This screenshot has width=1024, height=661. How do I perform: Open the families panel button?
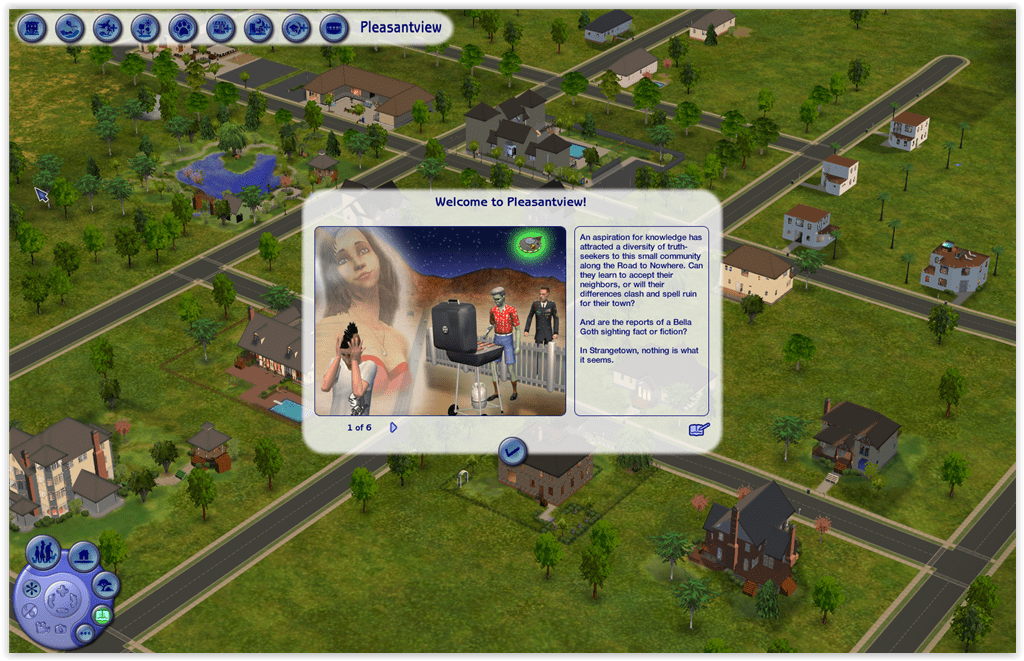43,553
